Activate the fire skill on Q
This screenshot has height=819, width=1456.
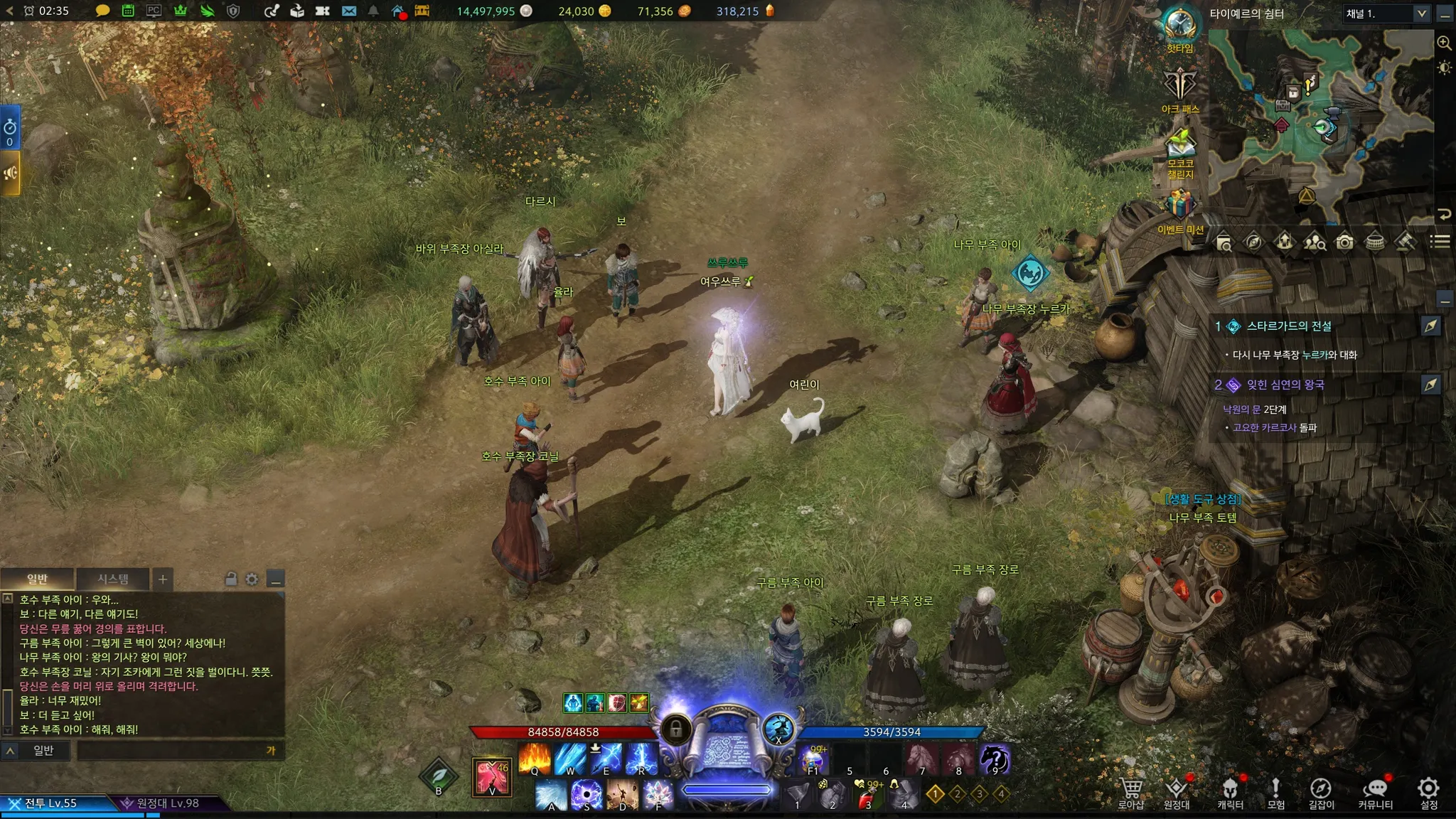pyautogui.click(x=535, y=759)
